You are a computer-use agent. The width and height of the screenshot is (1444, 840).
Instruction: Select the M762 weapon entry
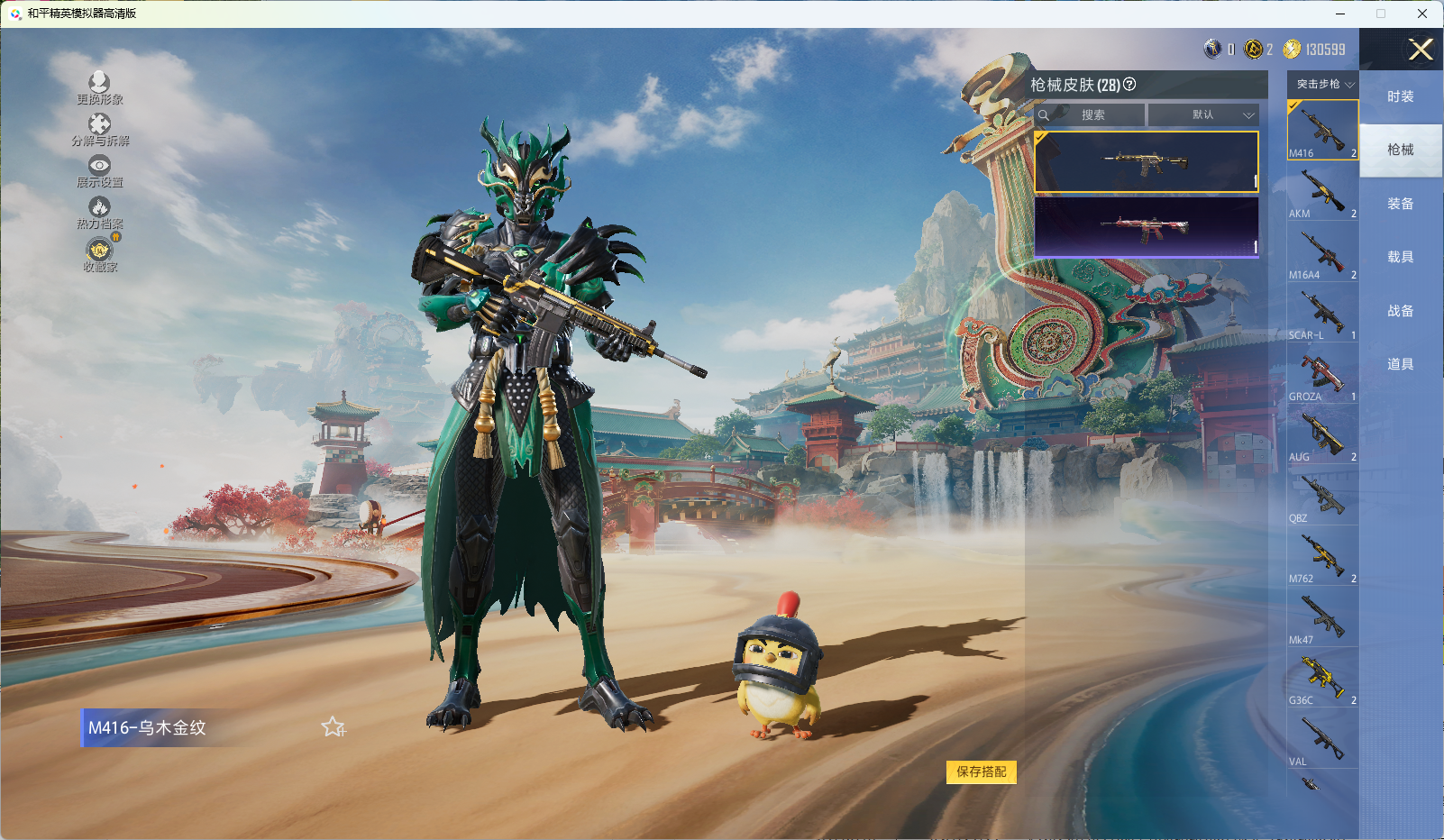[1322, 557]
